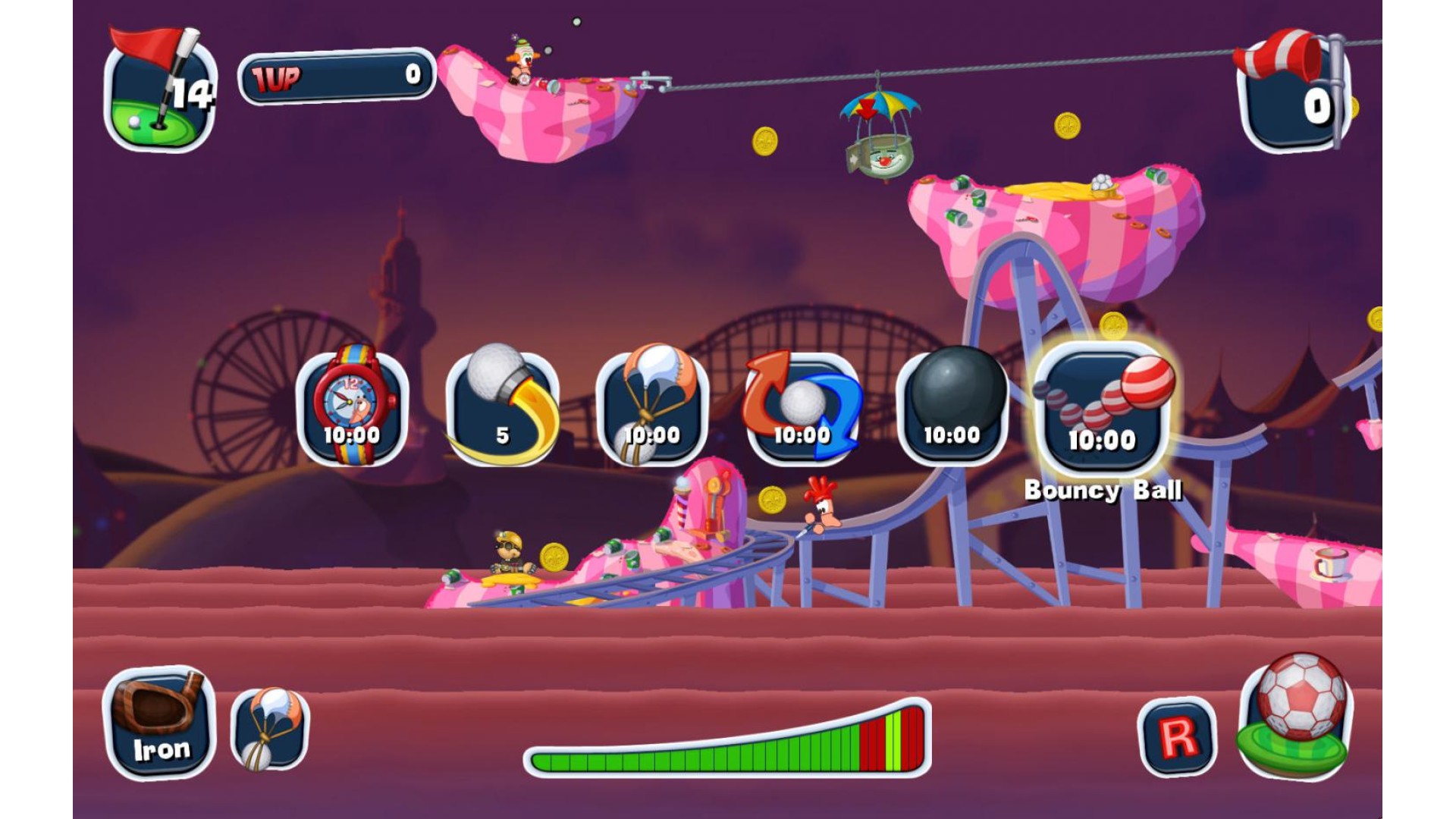Select the wristwatch timer utility
Image resolution: width=1456 pixels, height=819 pixels.
point(352,407)
